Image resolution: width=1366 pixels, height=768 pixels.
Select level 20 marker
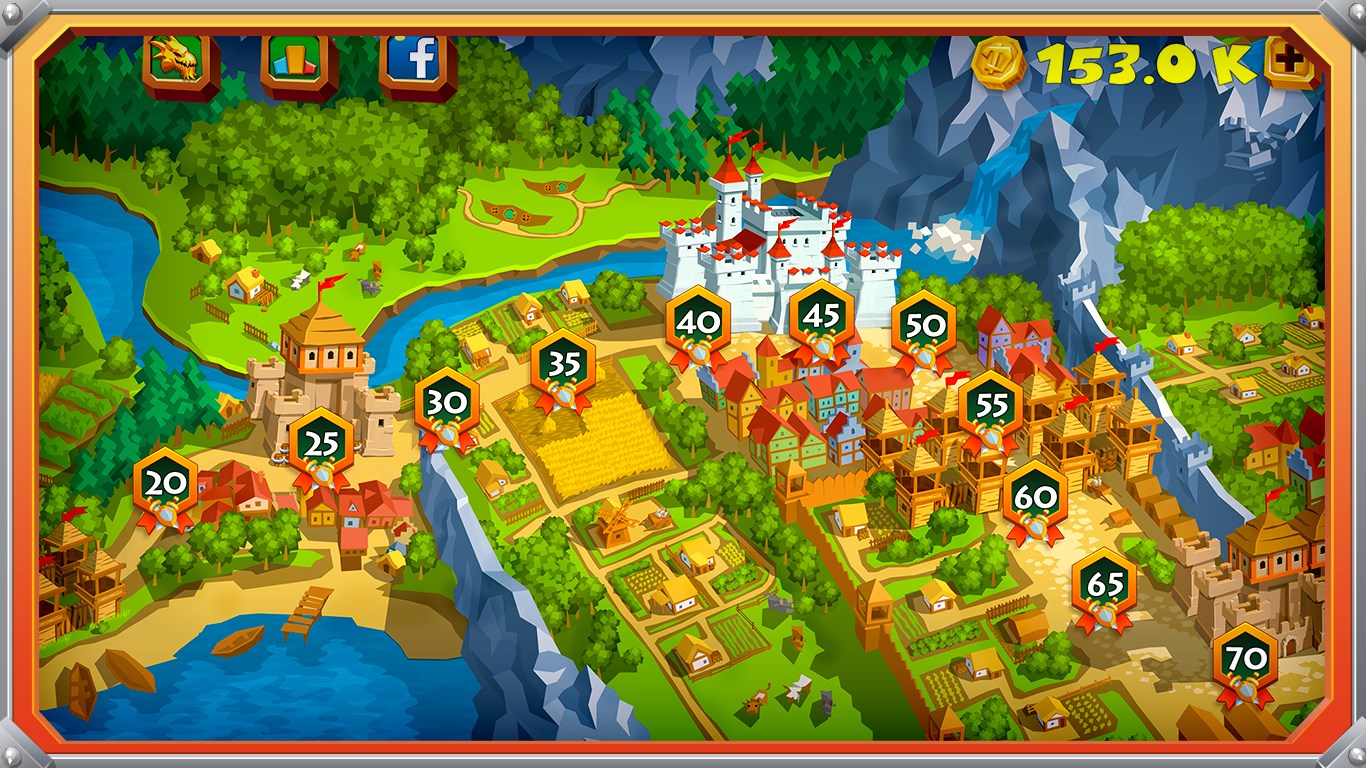(x=166, y=486)
